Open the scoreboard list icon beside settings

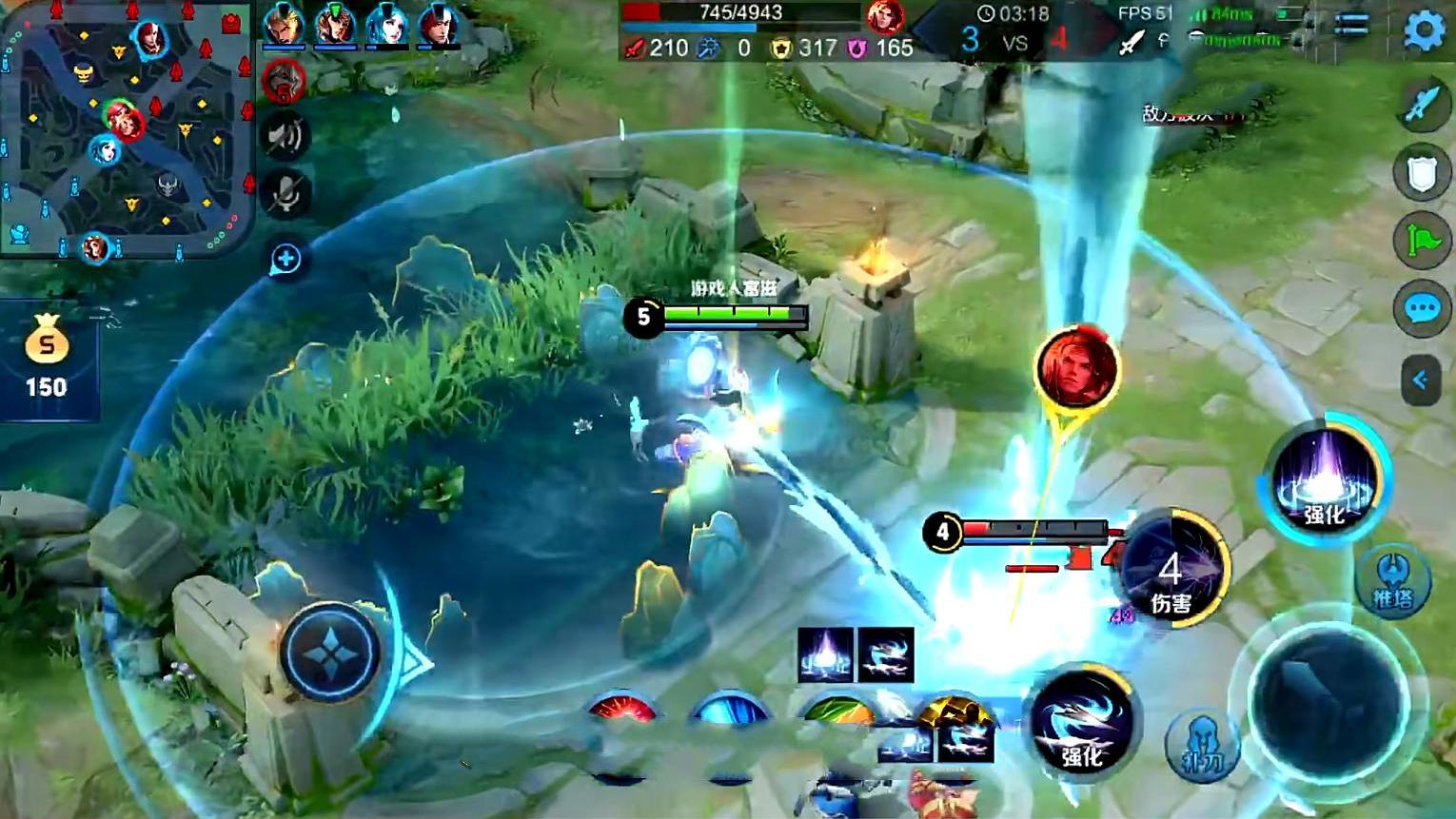click(1351, 26)
